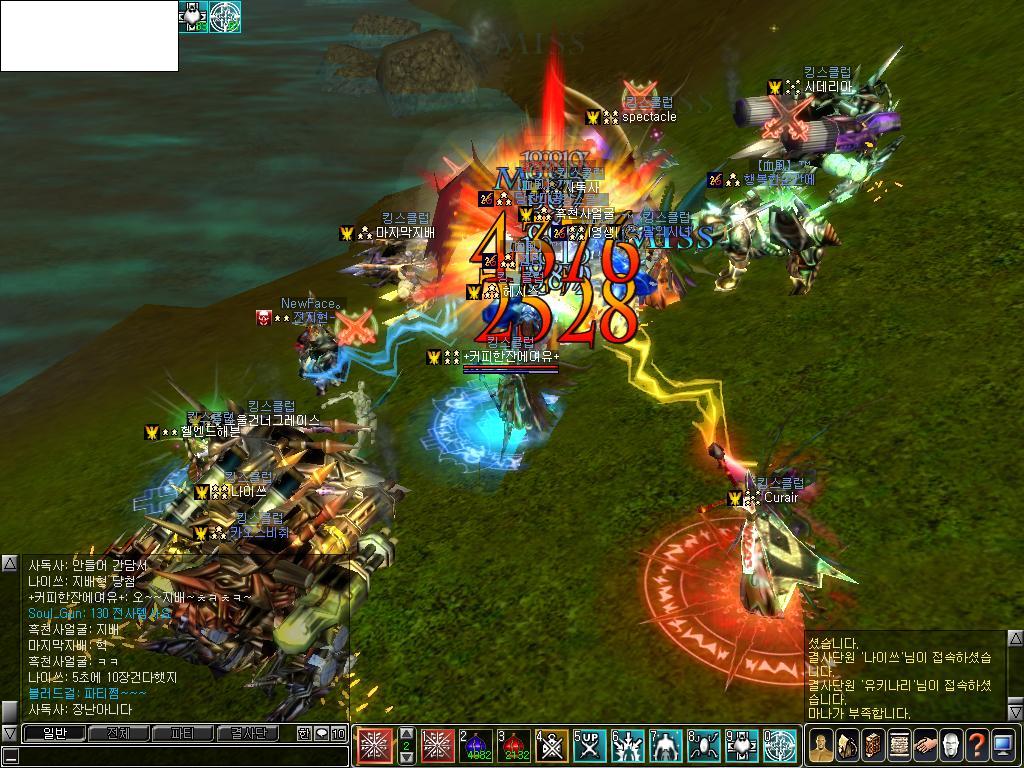The height and width of the screenshot is (768, 1024).
Task: Show the 결사단 guild chat tab
Action: (x=248, y=733)
